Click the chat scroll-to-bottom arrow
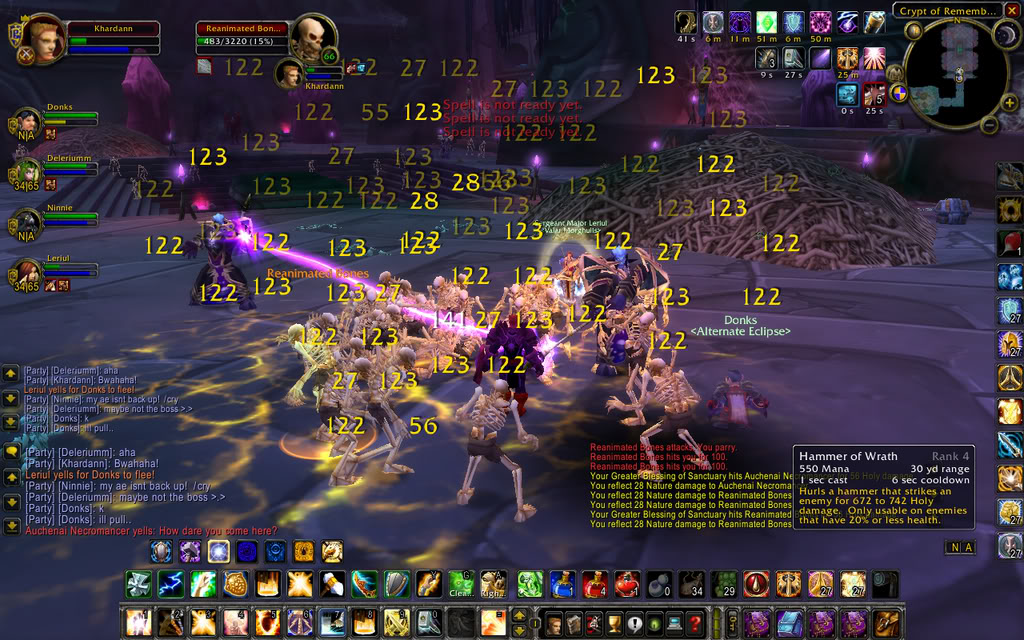The width and height of the screenshot is (1024, 640). pos(11,527)
